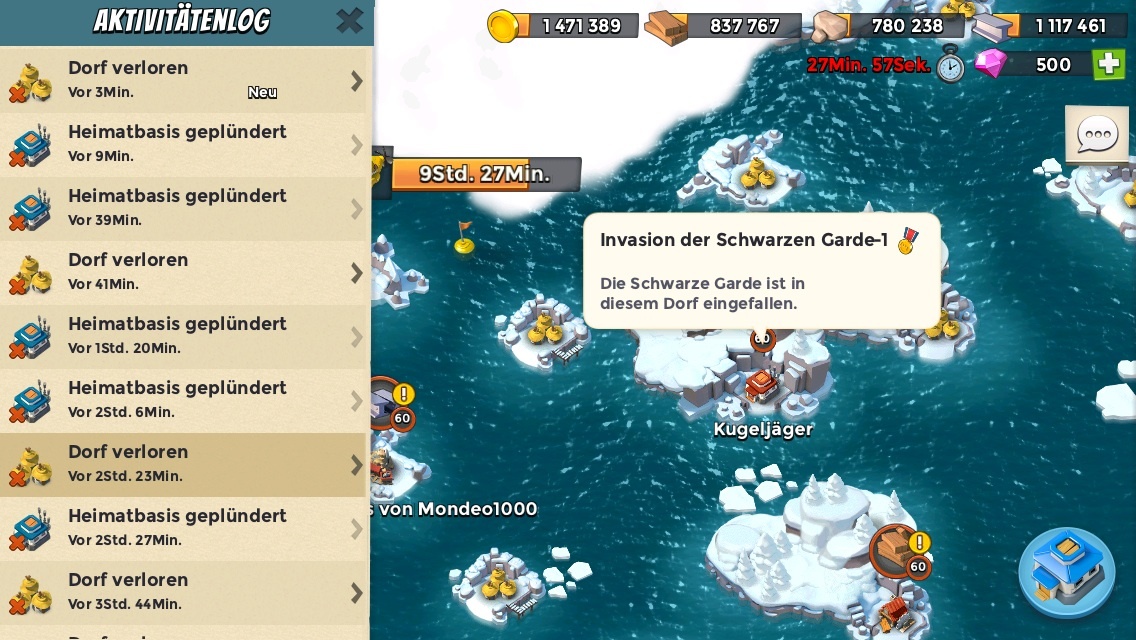
Task: Open the chat speech bubble
Action: click(1097, 134)
